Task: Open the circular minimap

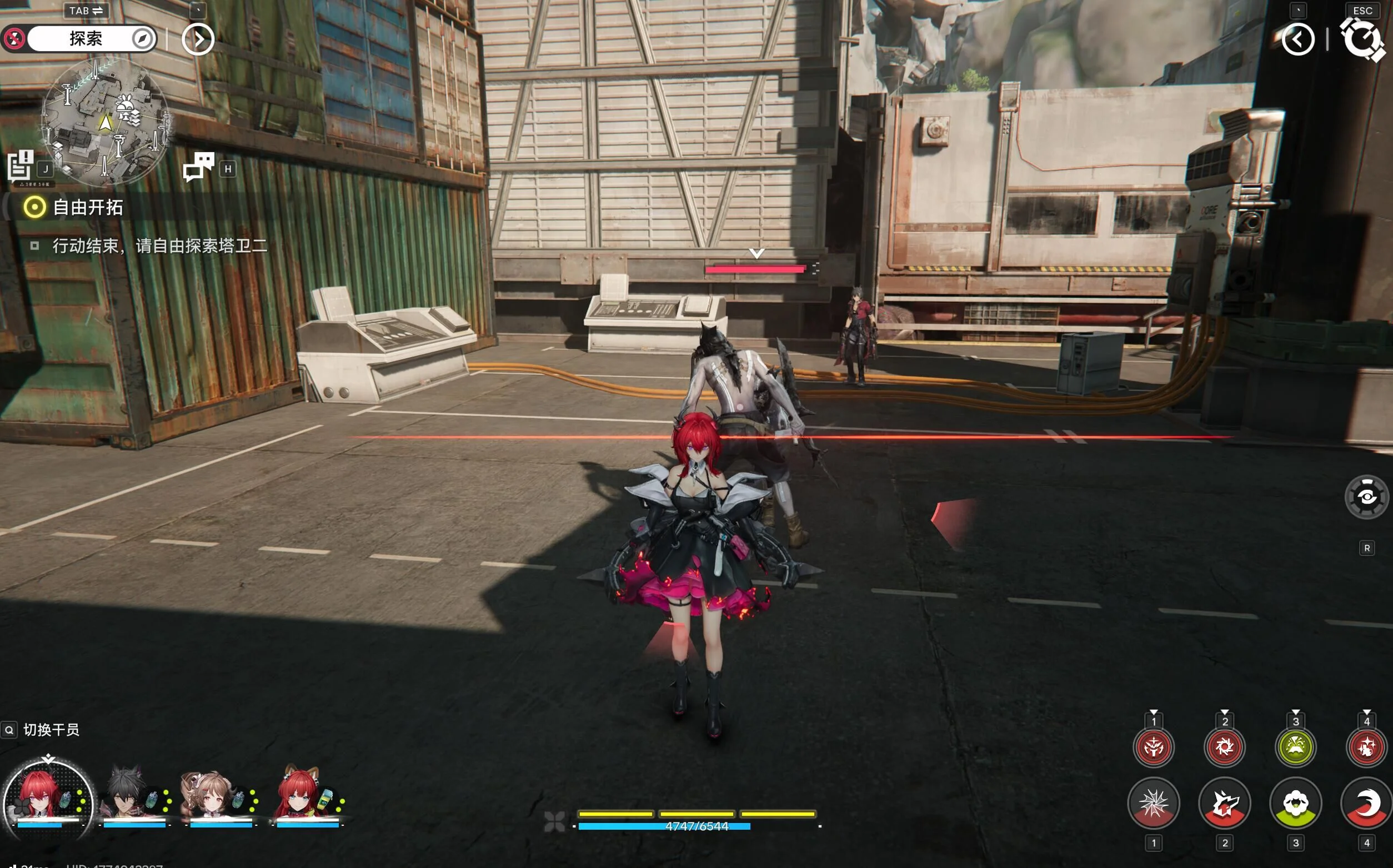Action: [x=106, y=122]
